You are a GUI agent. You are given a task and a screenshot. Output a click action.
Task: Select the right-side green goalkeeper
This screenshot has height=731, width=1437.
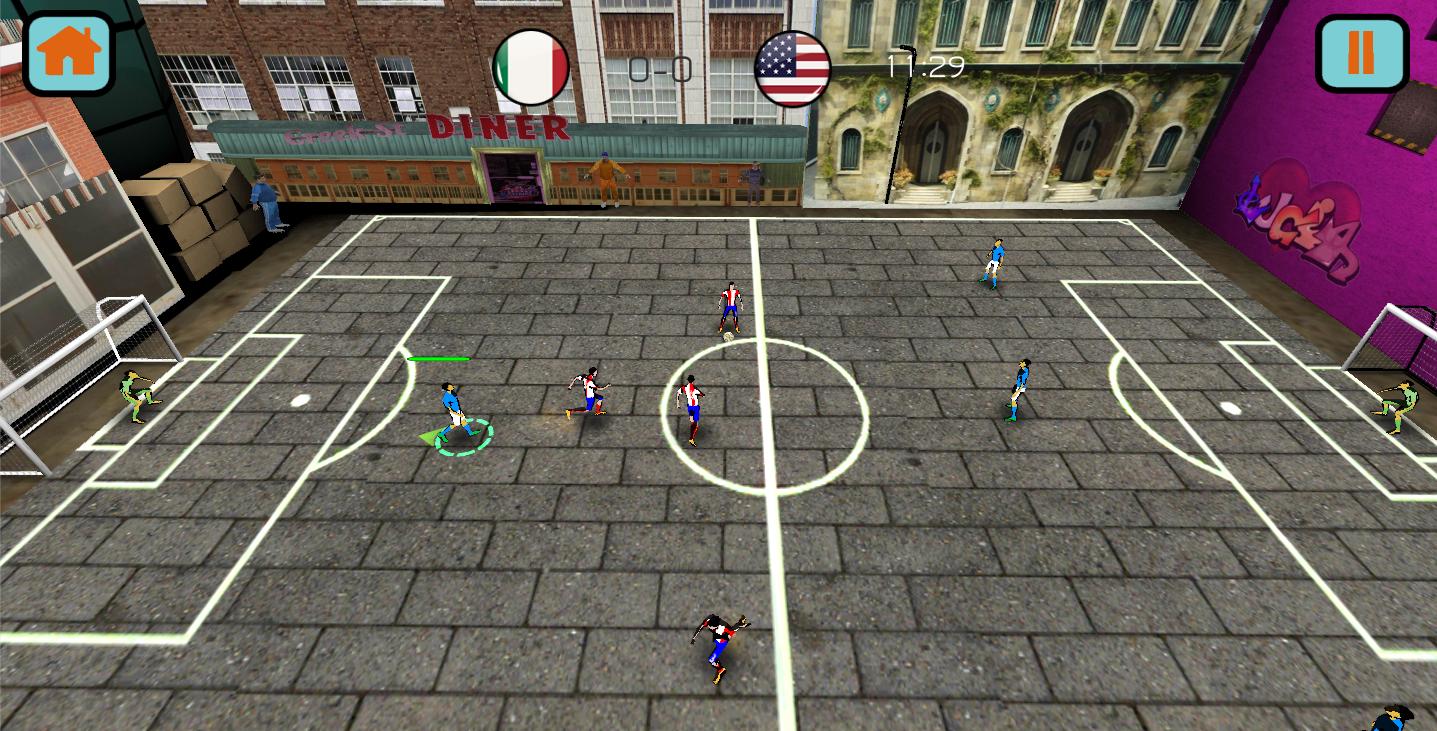1396,405
